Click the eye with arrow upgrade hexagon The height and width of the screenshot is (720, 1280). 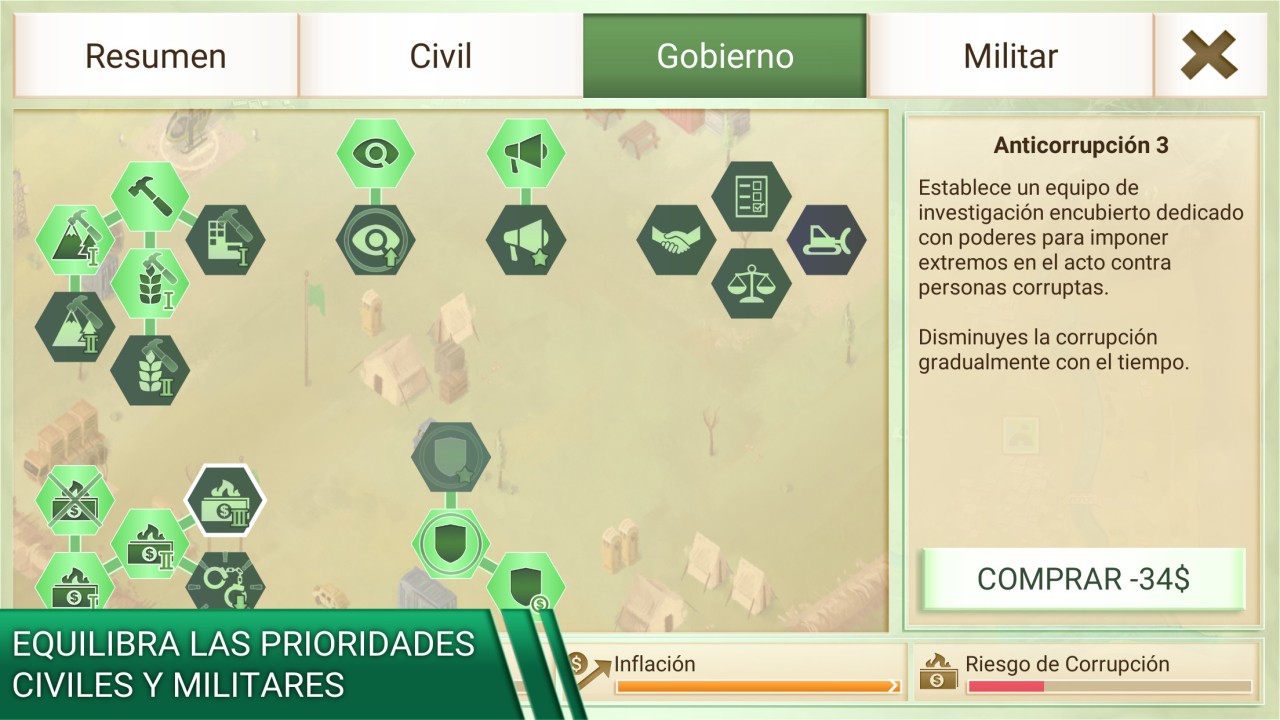375,240
